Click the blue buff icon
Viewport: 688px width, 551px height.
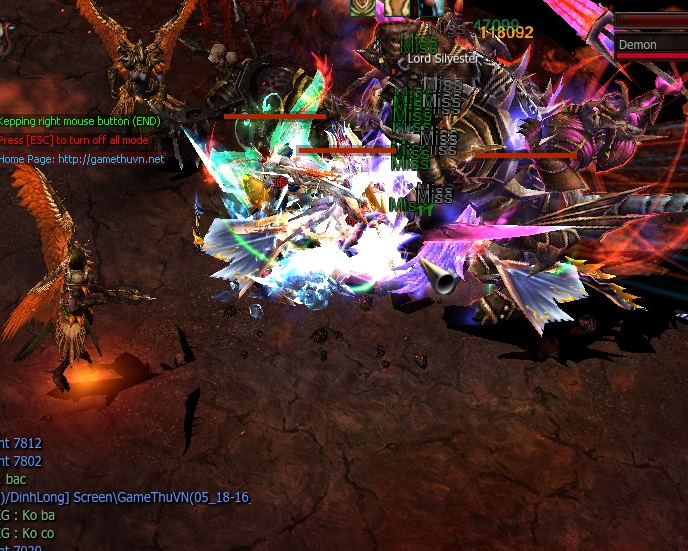[431, 8]
